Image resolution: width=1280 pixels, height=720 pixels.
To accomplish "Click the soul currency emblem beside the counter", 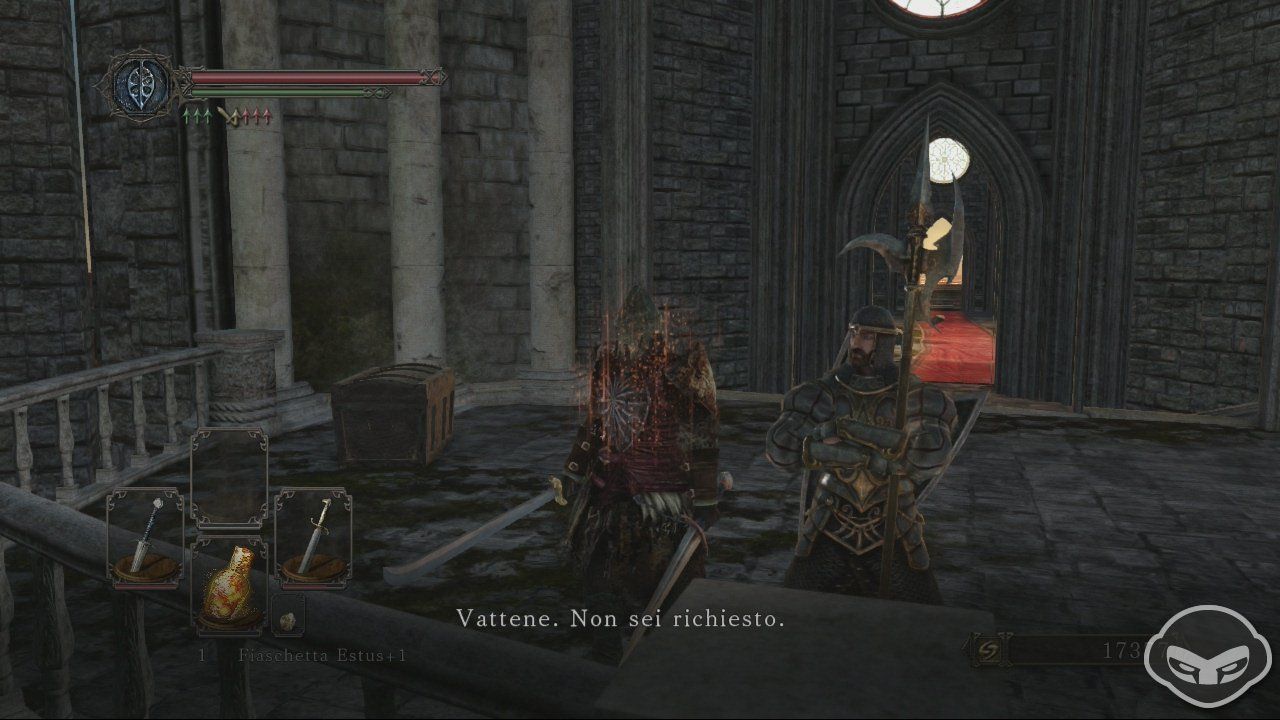I will click(991, 648).
